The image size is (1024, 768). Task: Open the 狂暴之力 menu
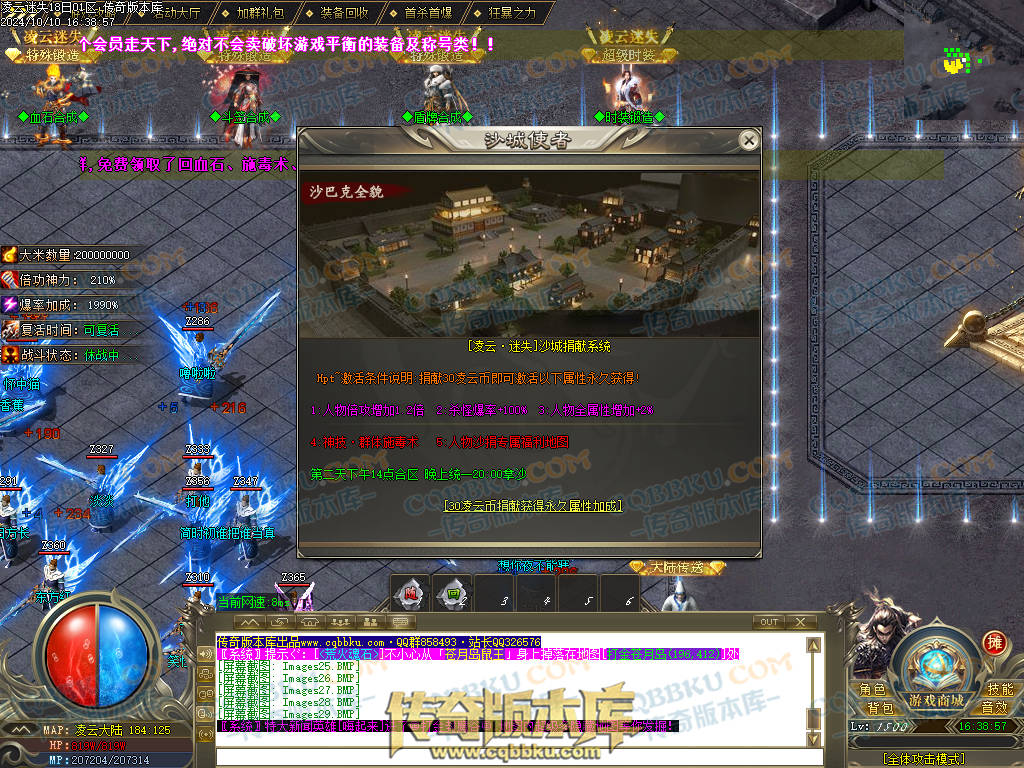point(512,13)
